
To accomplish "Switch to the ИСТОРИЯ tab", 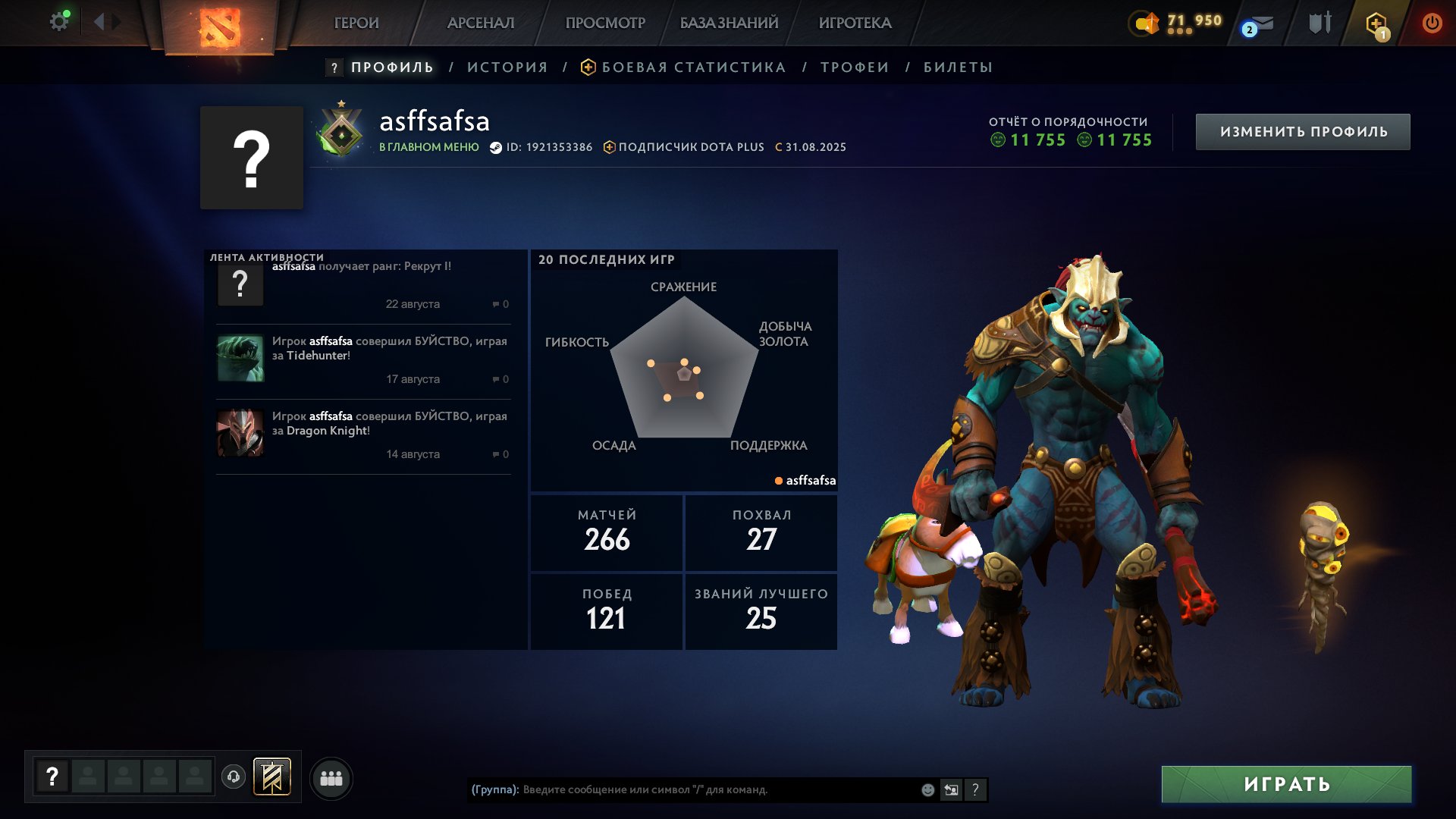I will pyautogui.click(x=507, y=67).
